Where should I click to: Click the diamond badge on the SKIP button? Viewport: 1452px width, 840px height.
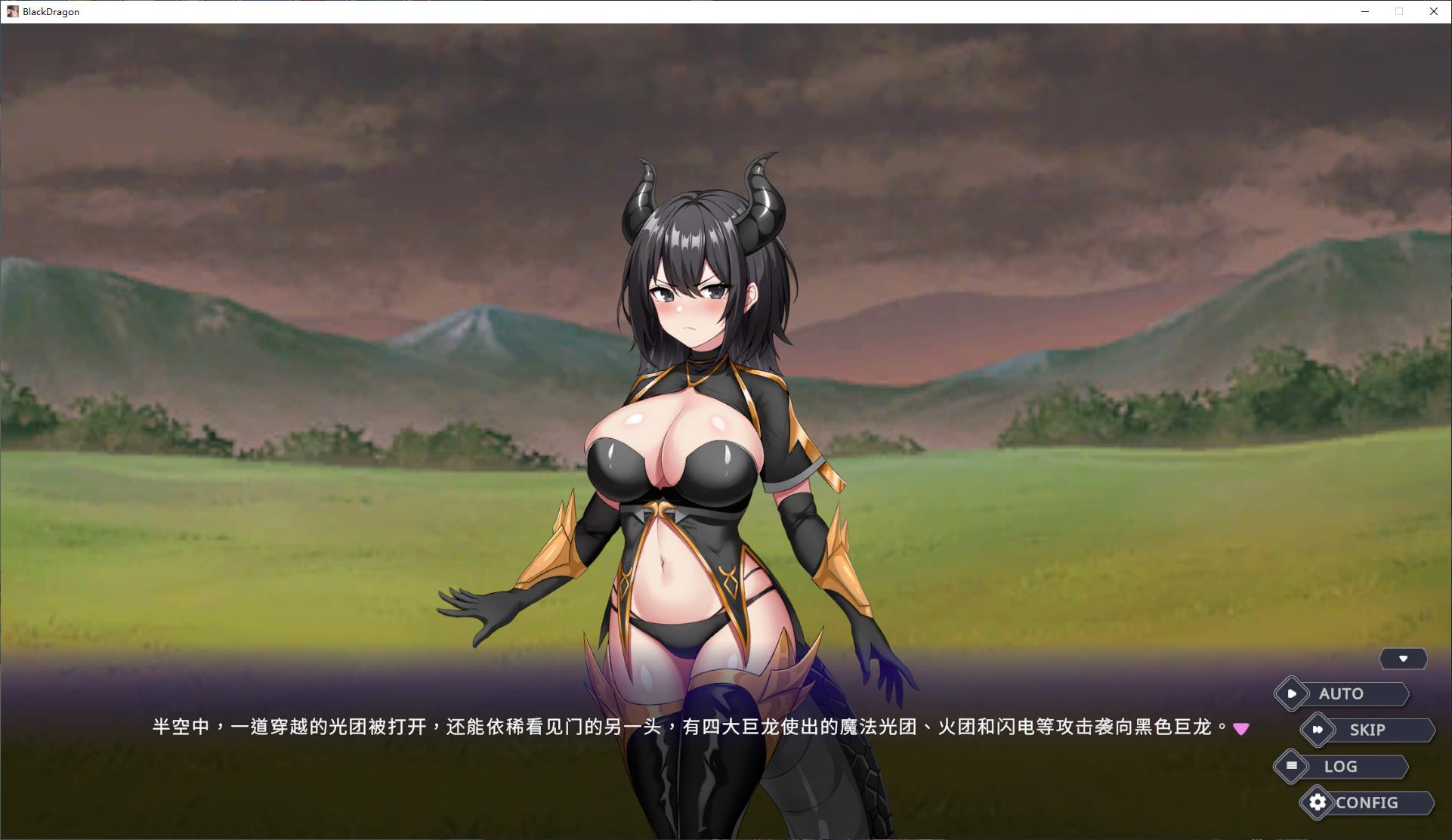tap(1319, 729)
